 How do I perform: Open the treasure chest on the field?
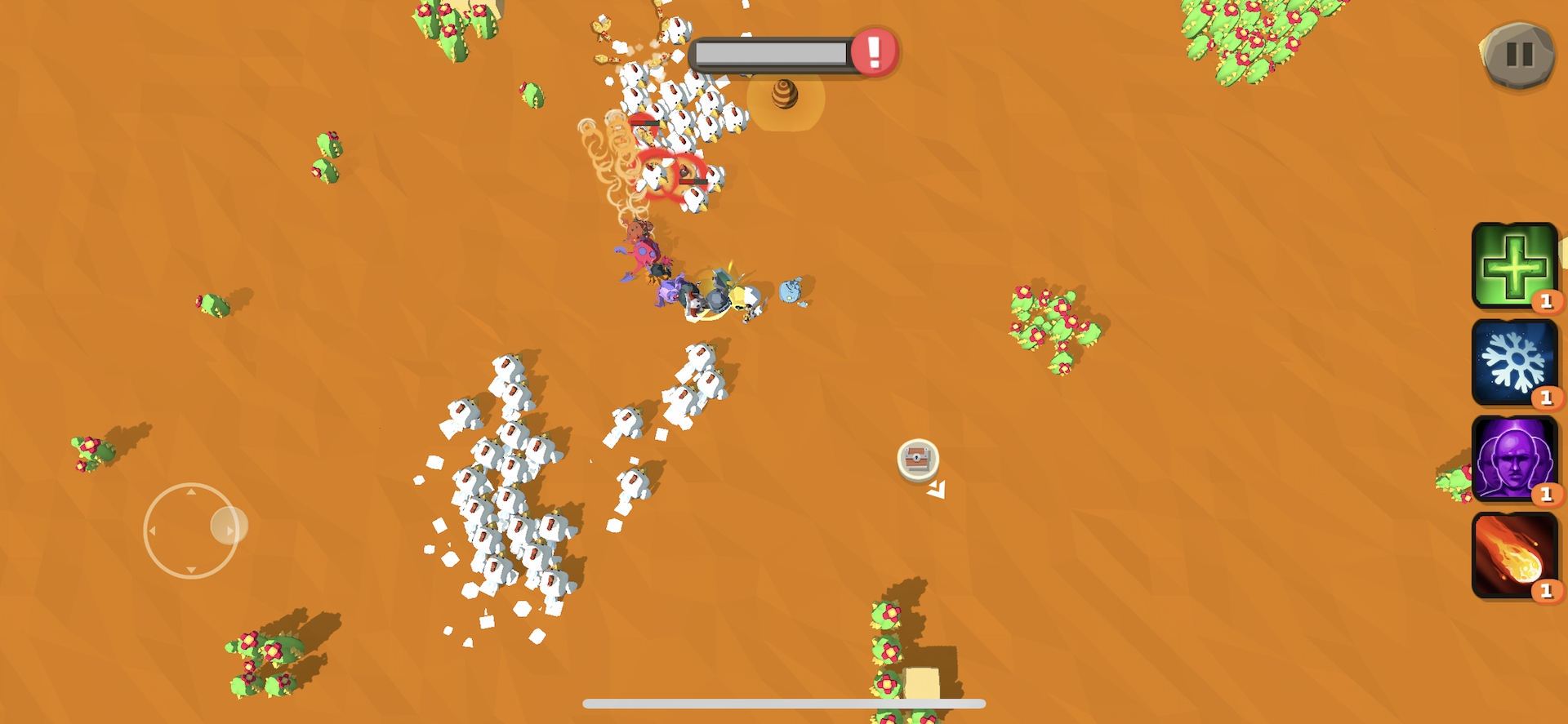(916, 460)
